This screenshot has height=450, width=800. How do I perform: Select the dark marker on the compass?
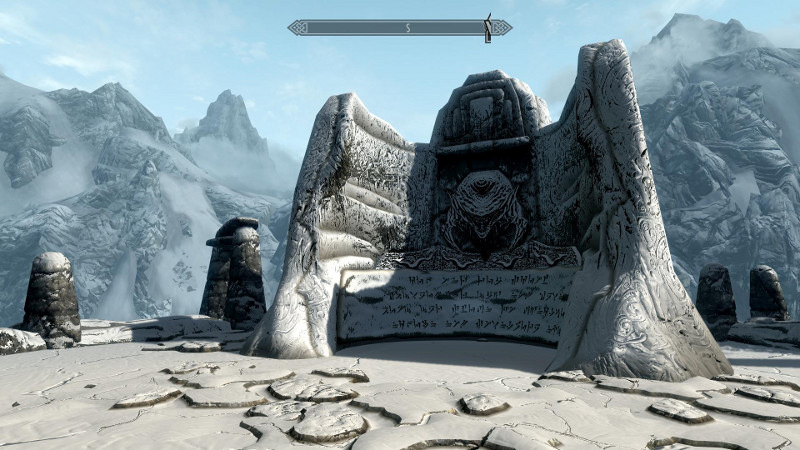click(488, 28)
